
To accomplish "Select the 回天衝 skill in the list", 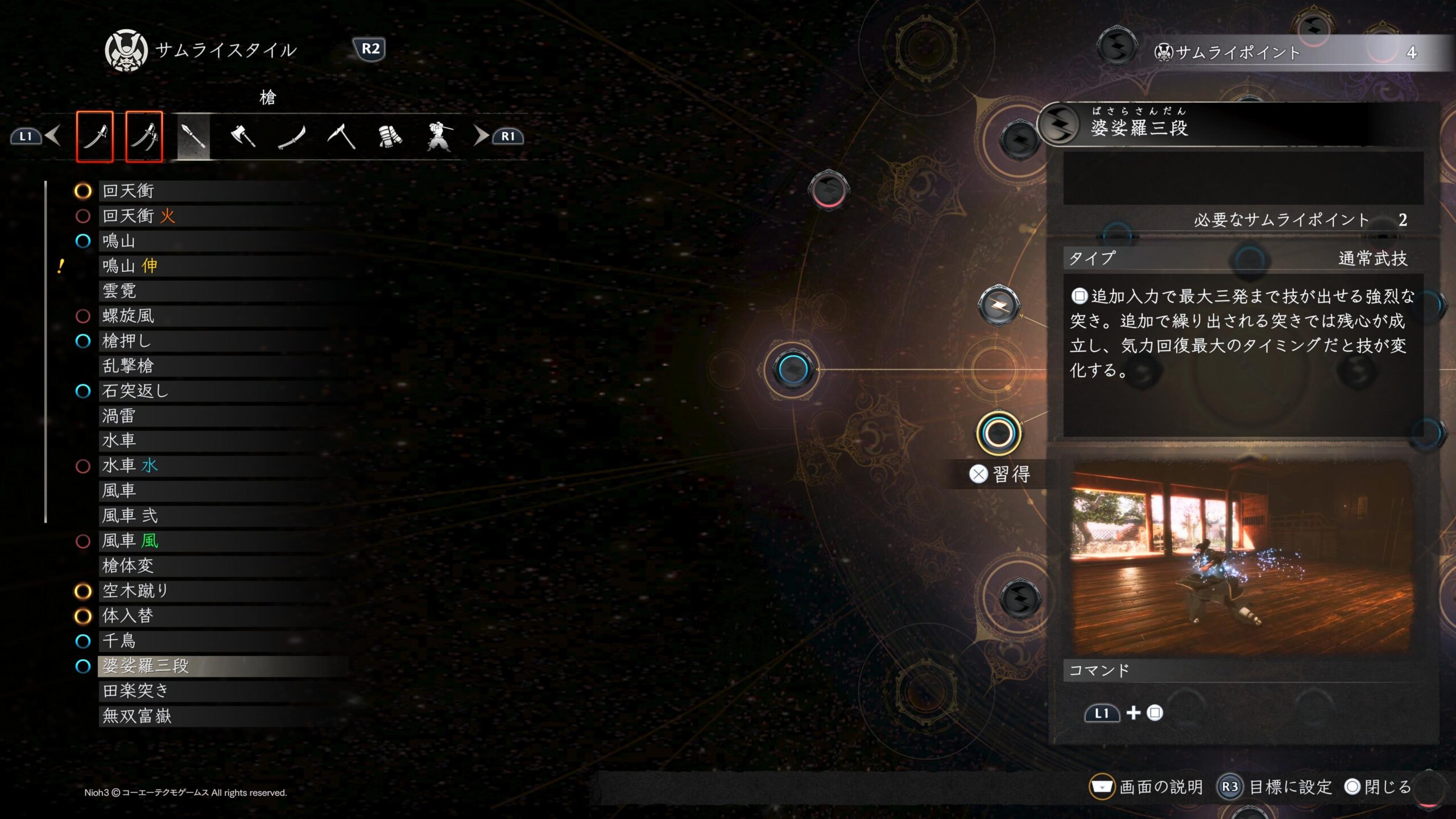I will 129,191.
